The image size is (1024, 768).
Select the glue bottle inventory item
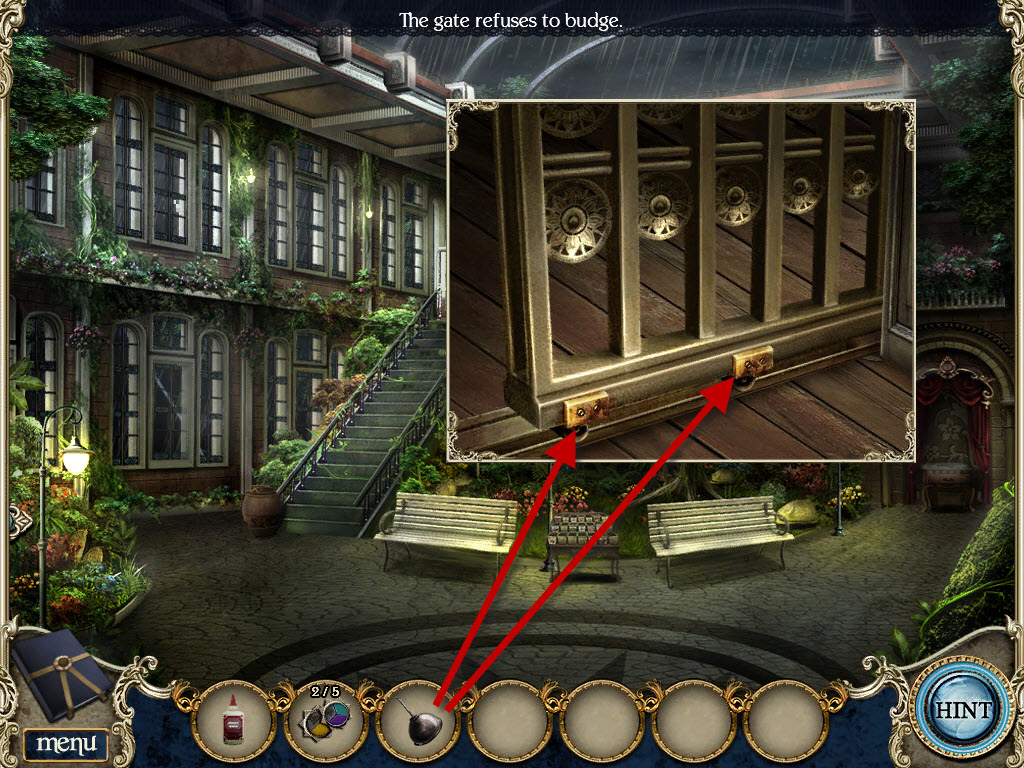click(234, 717)
